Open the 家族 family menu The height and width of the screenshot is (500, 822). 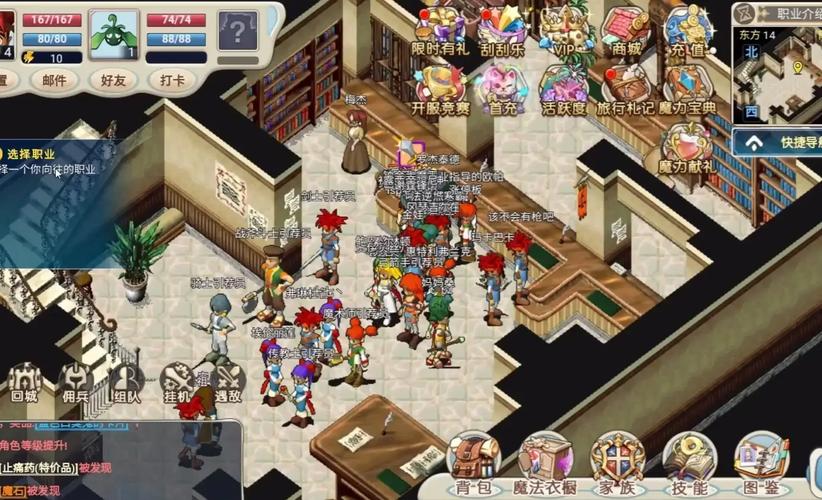click(x=617, y=465)
